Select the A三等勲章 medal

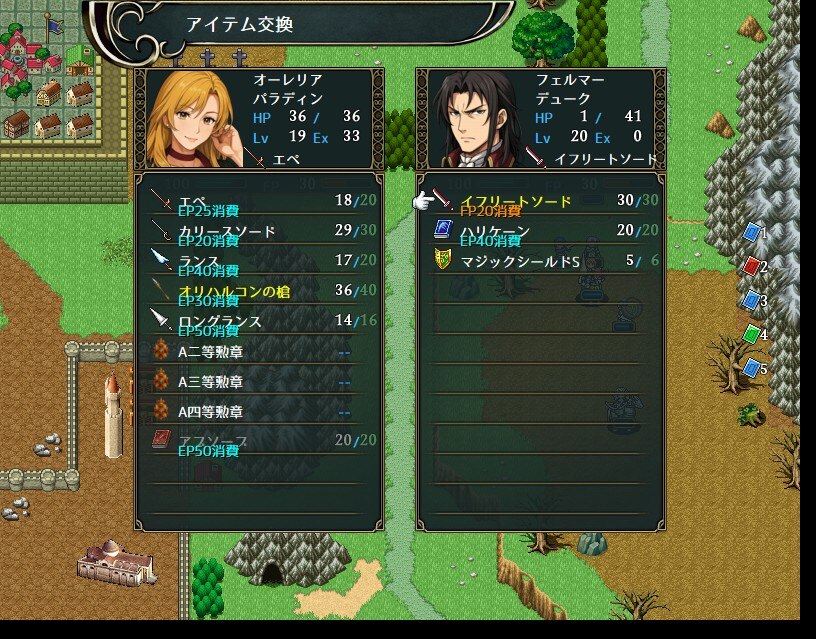[258, 381]
